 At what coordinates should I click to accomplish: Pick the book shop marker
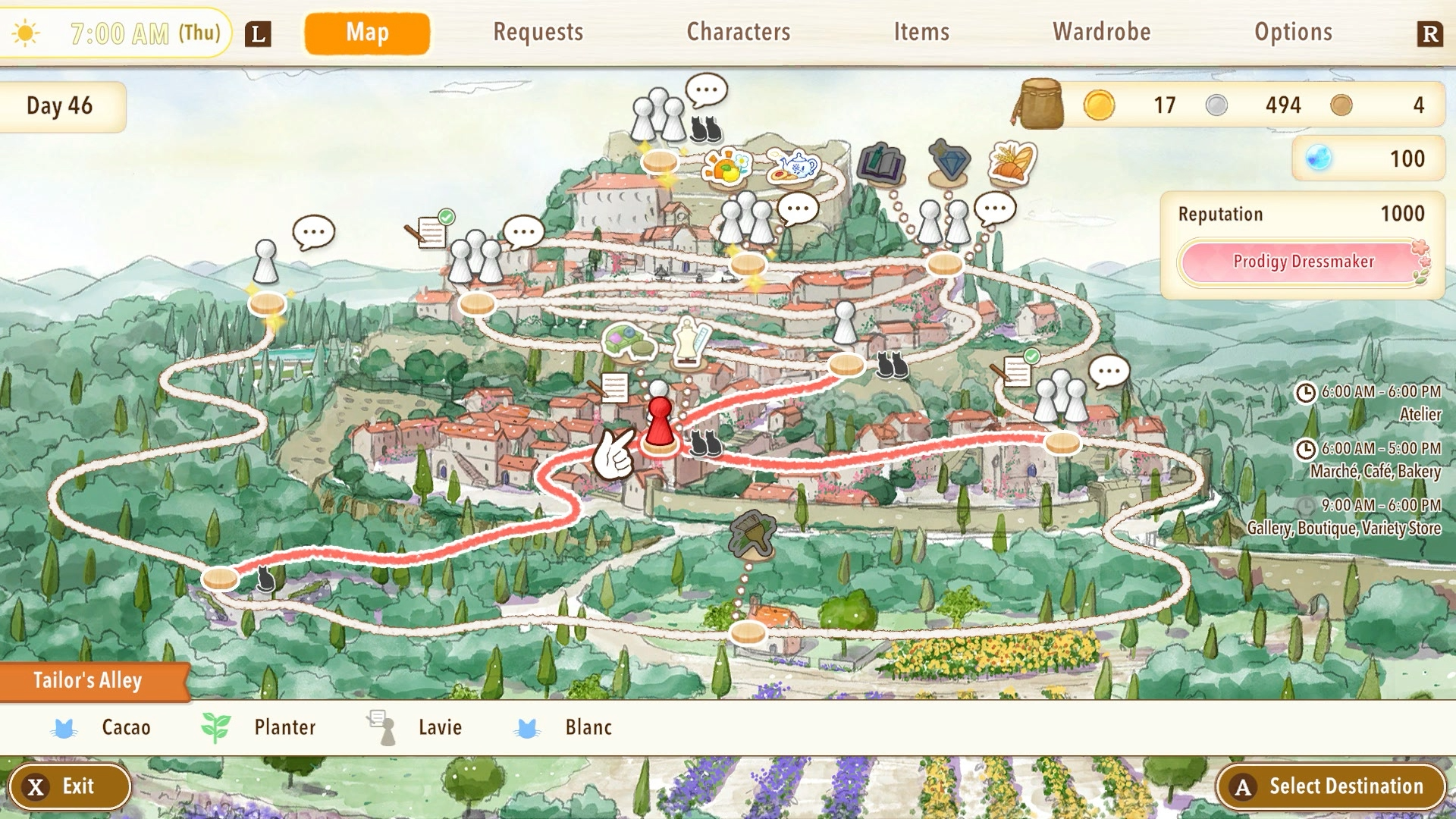880,162
